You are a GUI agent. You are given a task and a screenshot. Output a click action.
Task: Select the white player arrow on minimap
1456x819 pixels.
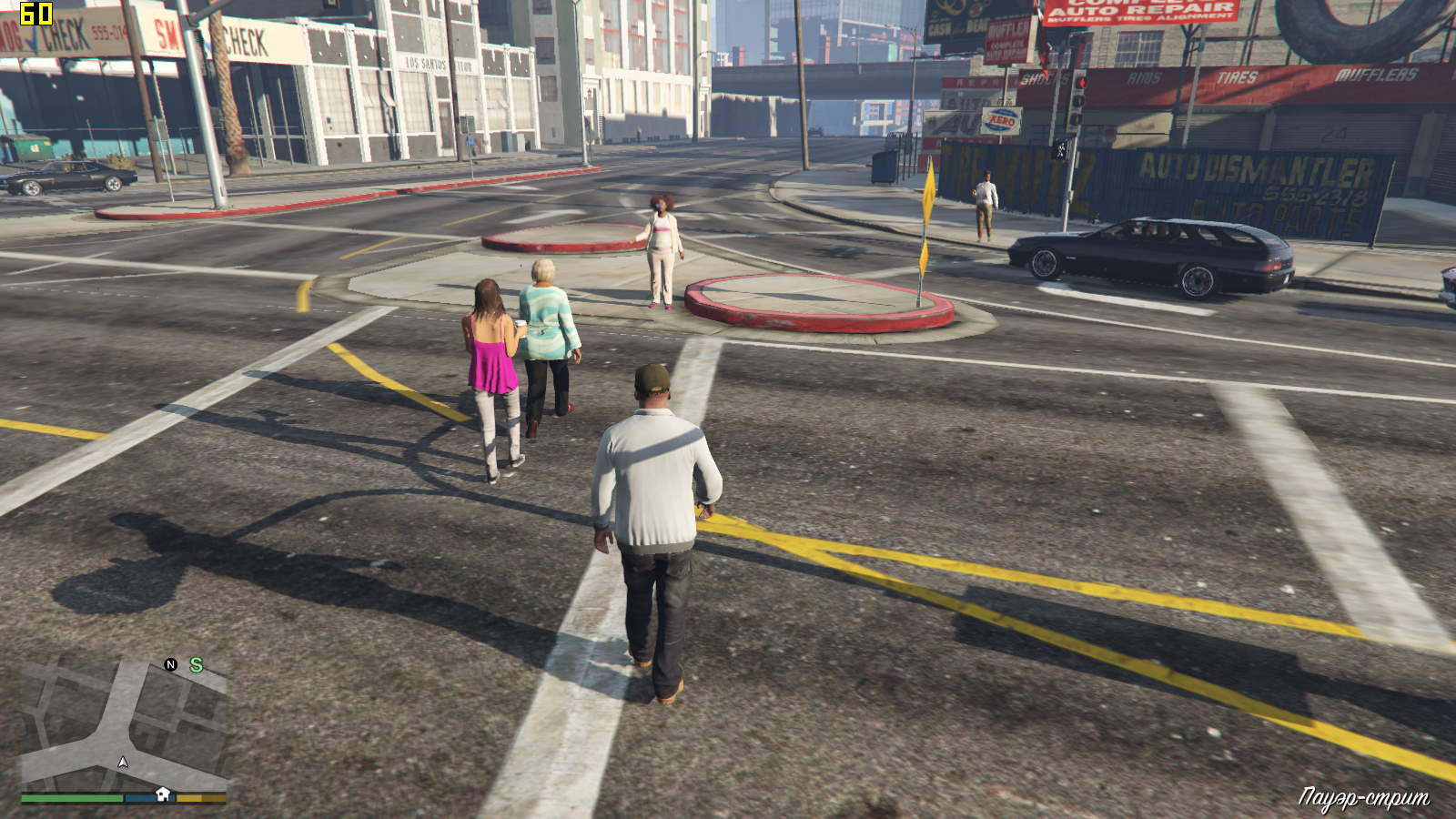[x=123, y=762]
